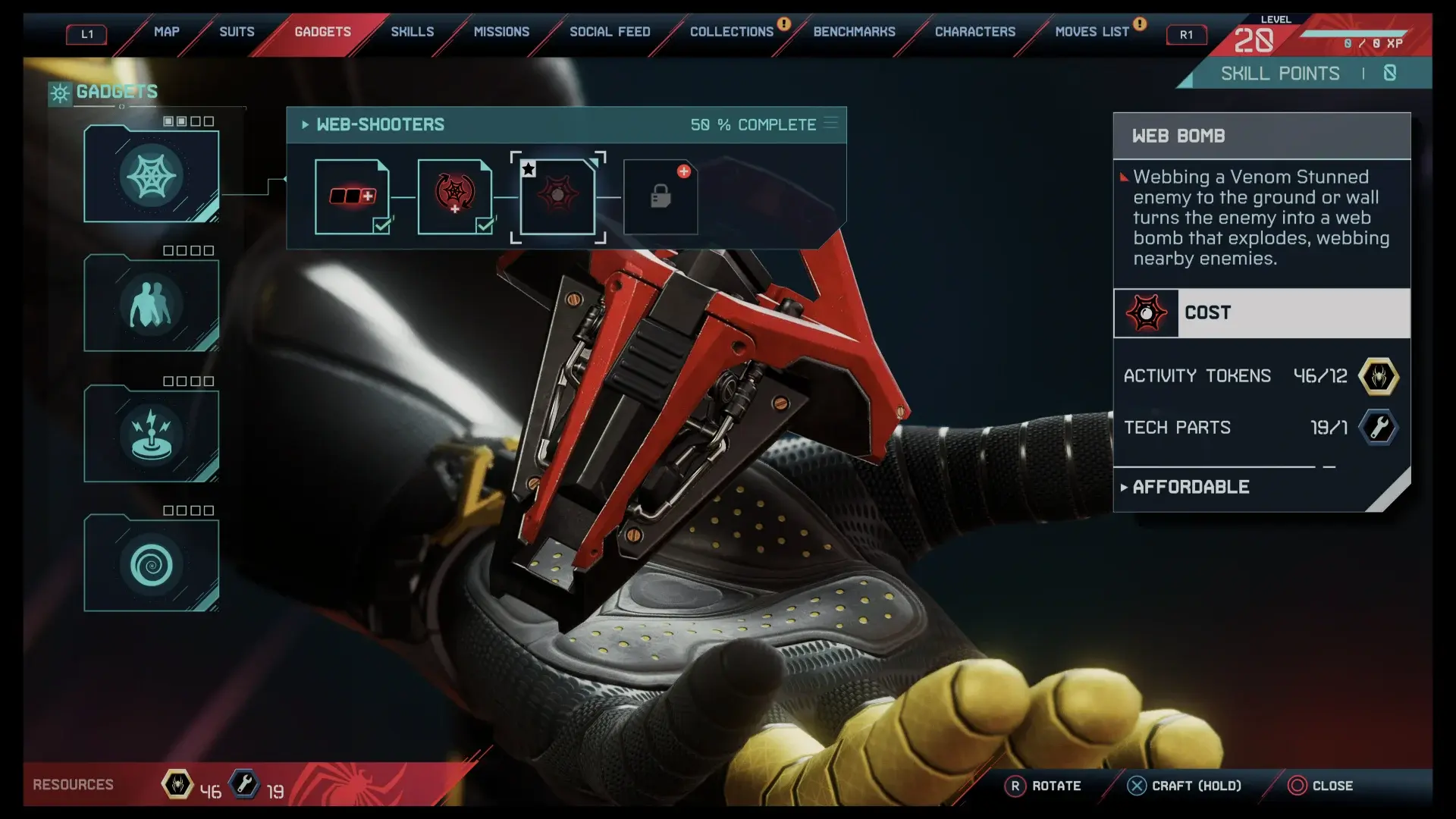Select the Web Bomb upgrade node
The width and height of the screenshot is (1456, 819).
pos(557,196)
